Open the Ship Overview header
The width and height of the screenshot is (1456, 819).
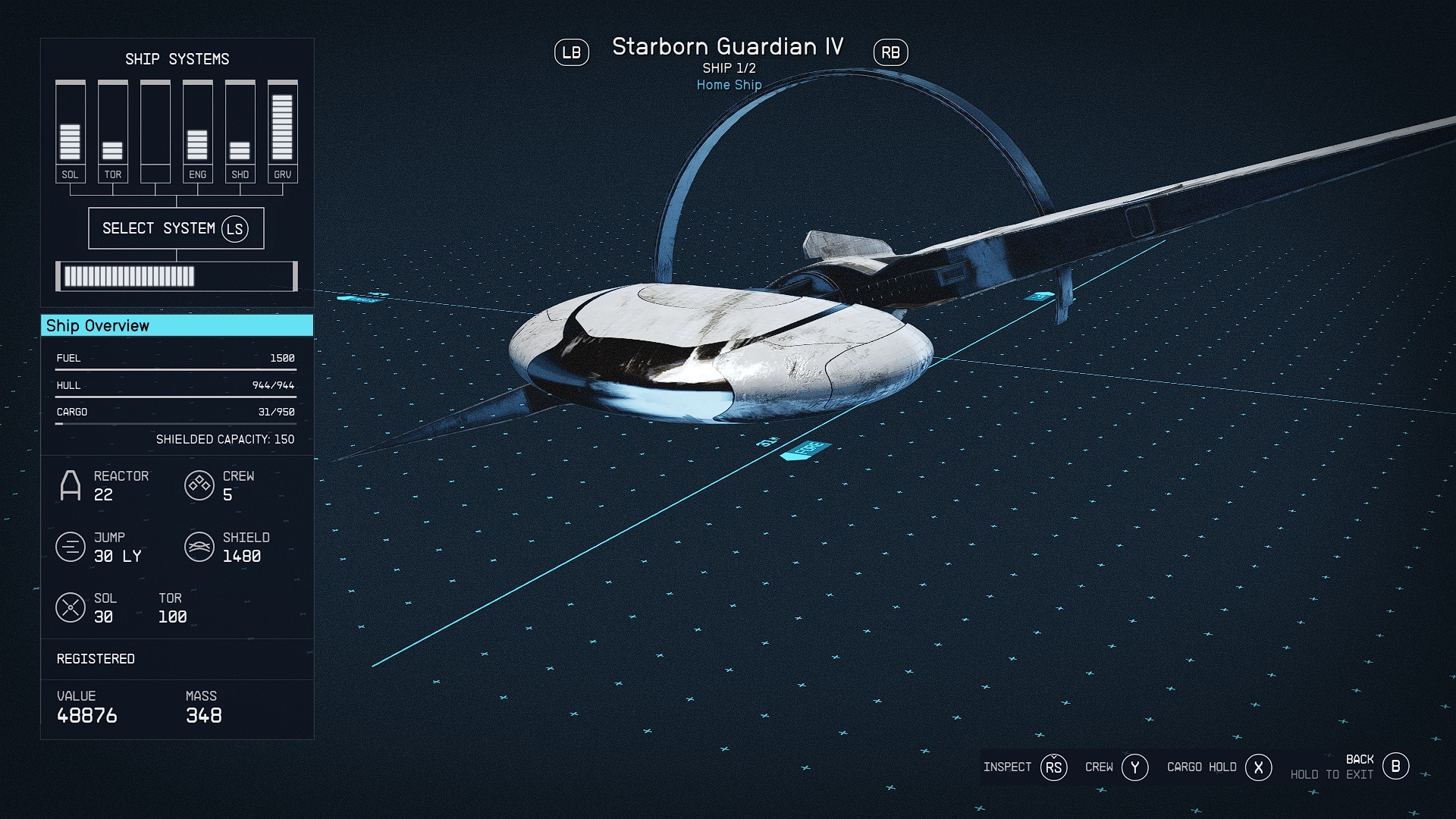177,326
